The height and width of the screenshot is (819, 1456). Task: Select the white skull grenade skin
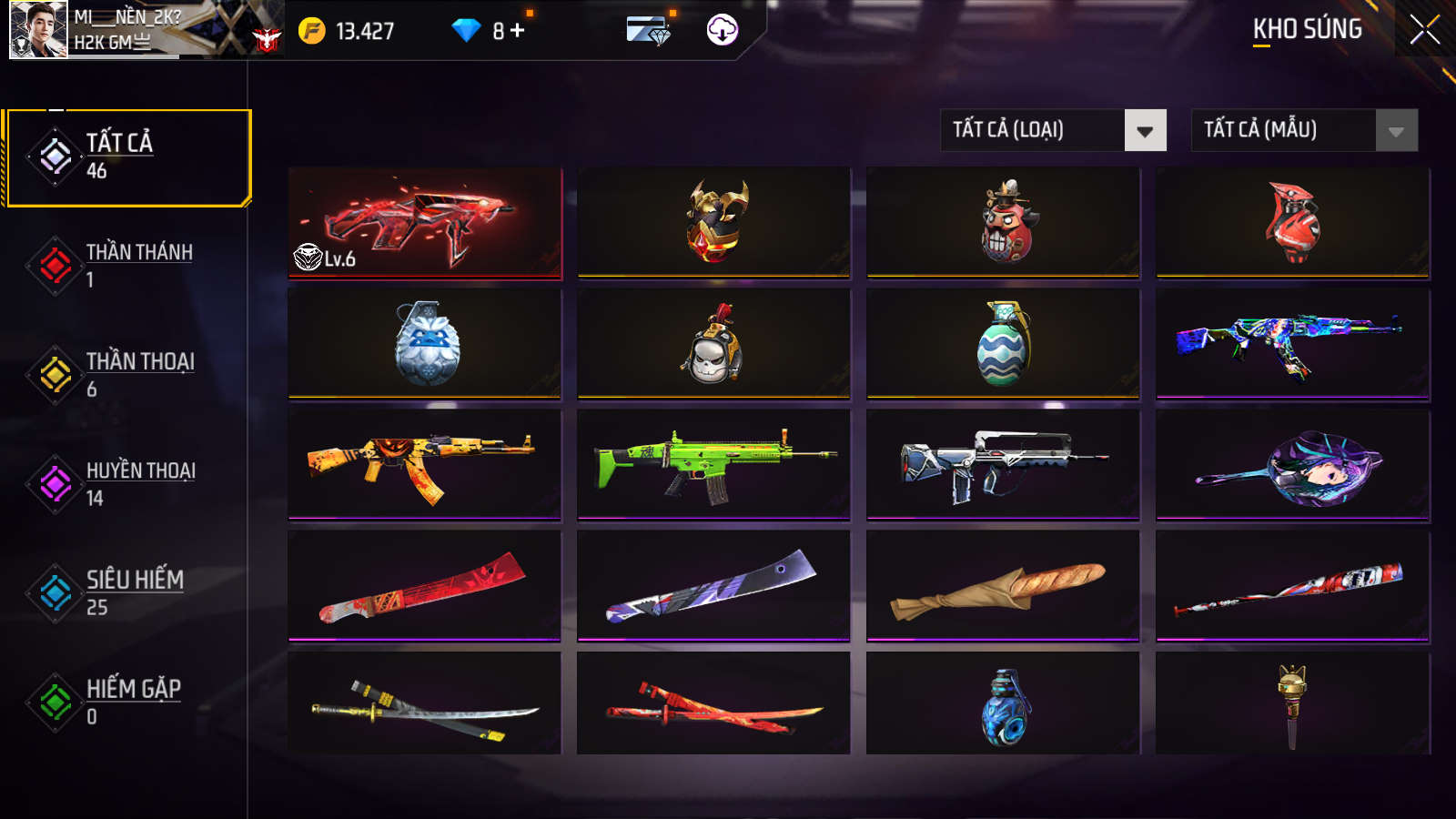pyautogui.click(x=713, y=344)
